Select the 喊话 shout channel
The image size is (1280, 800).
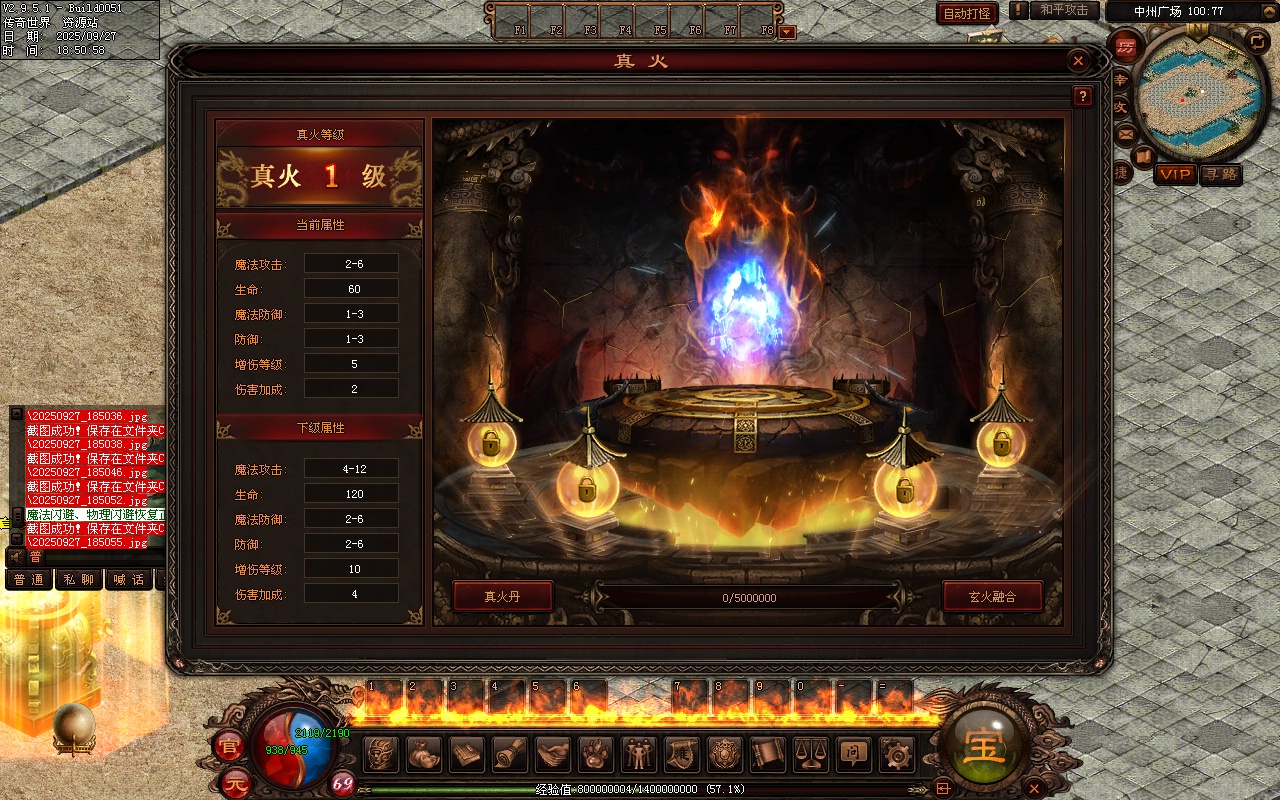(129, 580)
